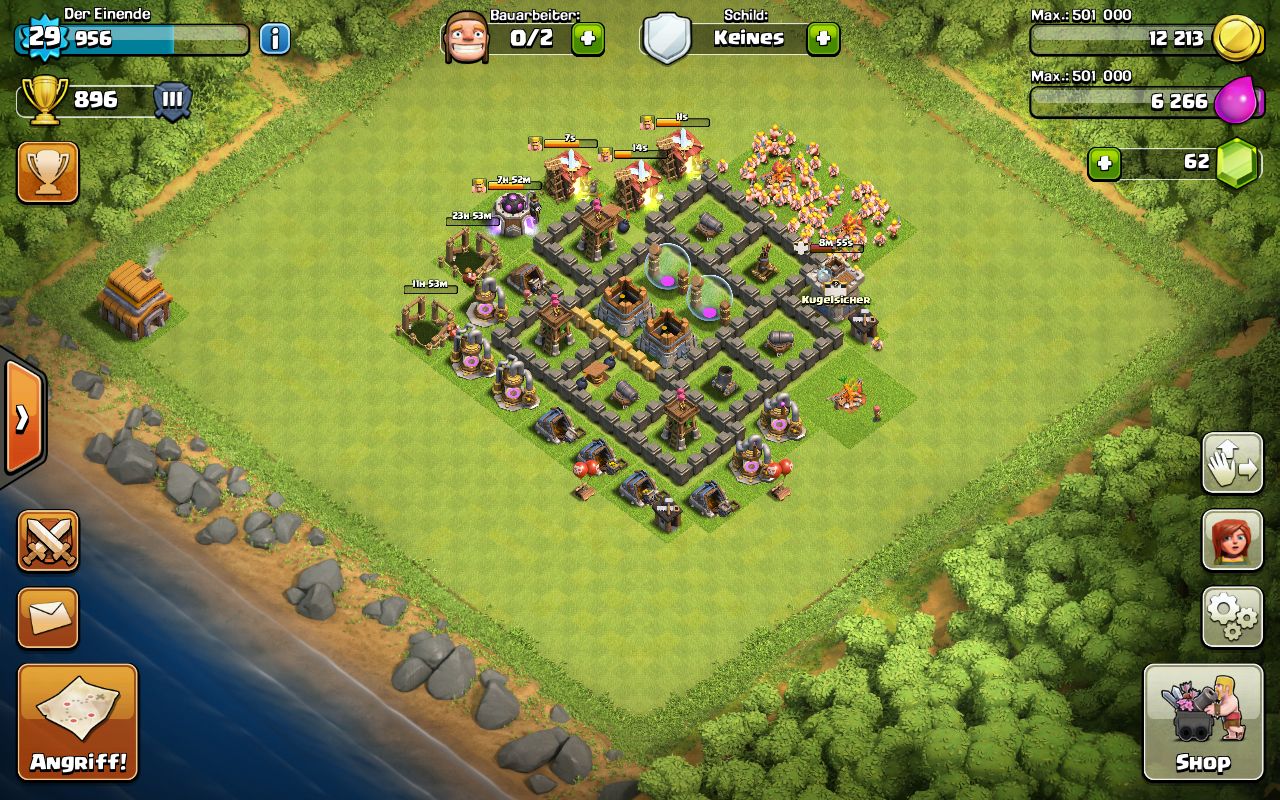Tap the builder face icon

coord(466,38)
